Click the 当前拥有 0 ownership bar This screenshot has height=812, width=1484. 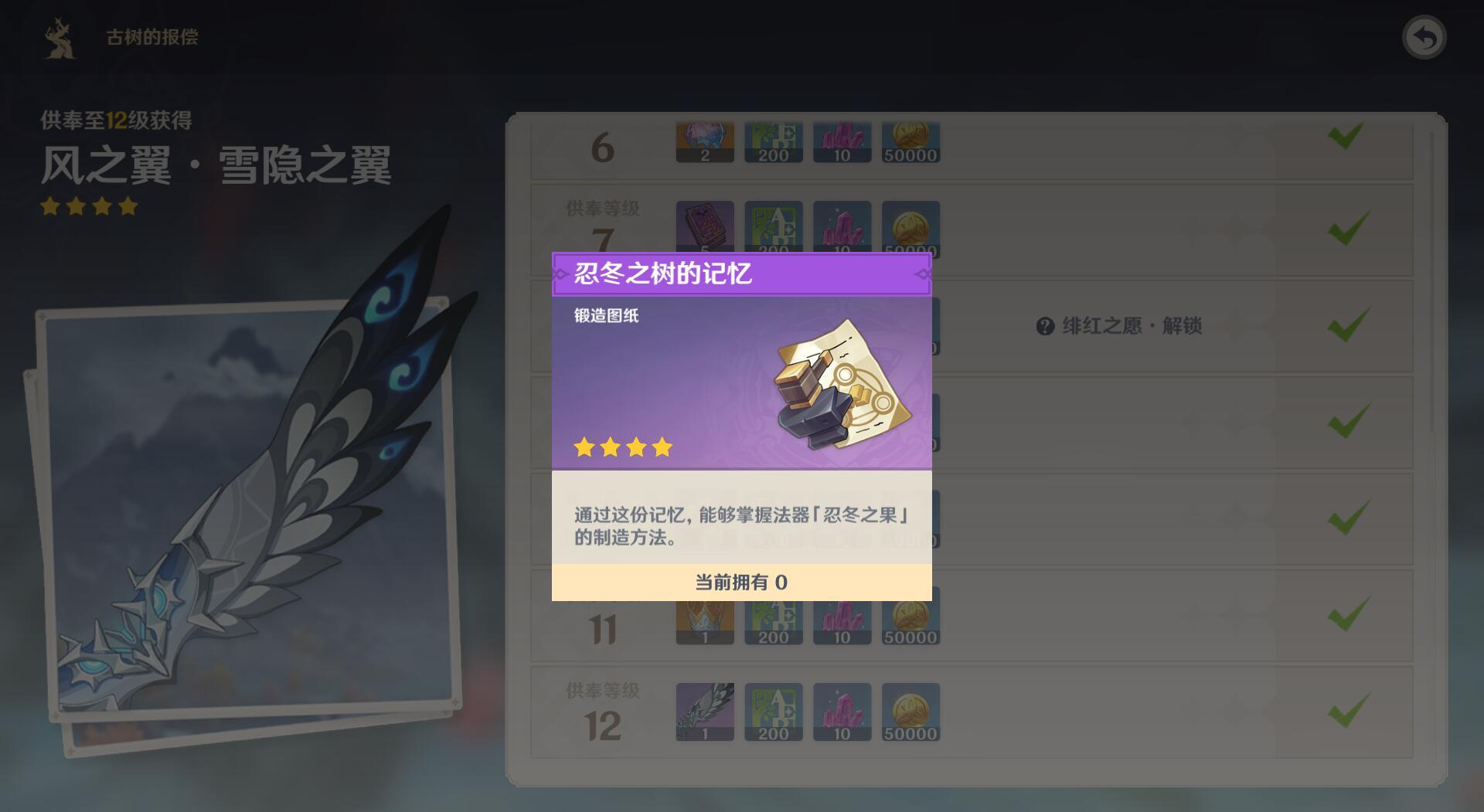click(740, 583)
